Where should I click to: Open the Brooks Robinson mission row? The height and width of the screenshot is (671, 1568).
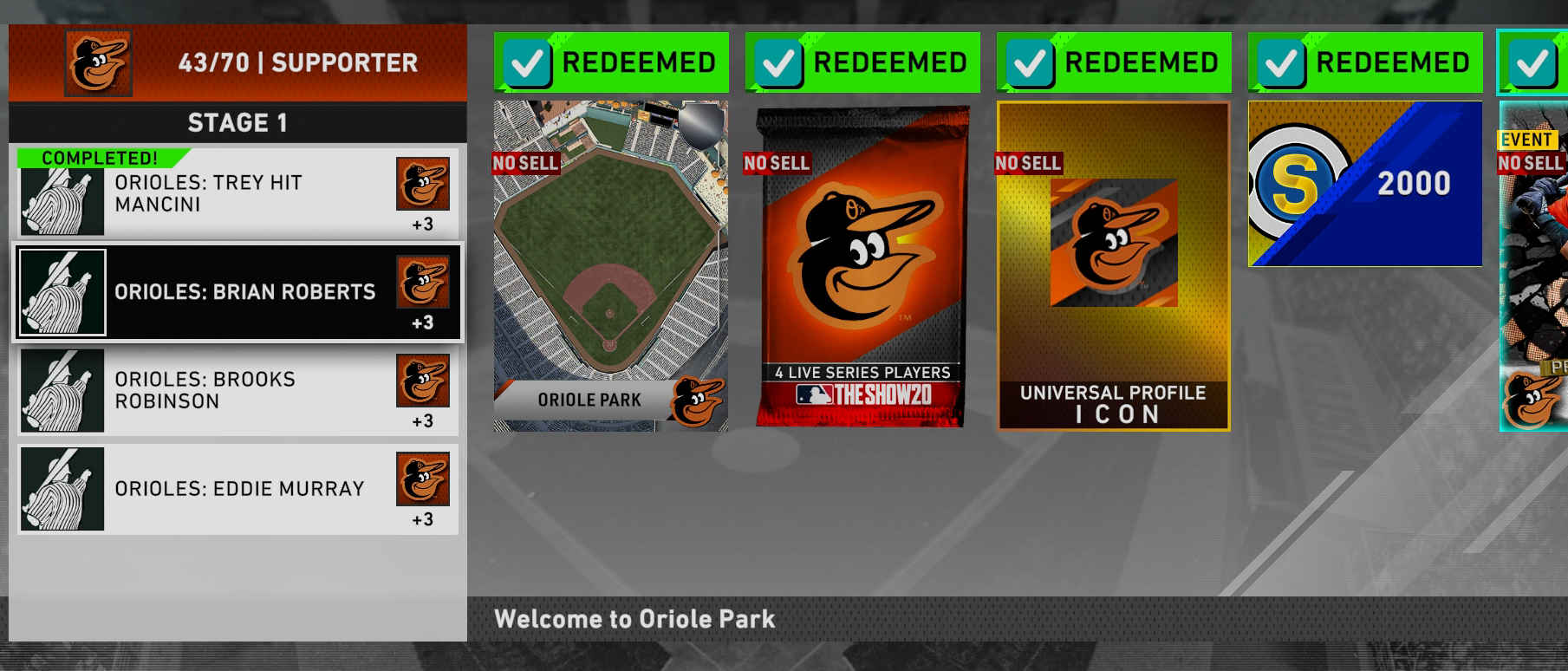tap(237, 391)
